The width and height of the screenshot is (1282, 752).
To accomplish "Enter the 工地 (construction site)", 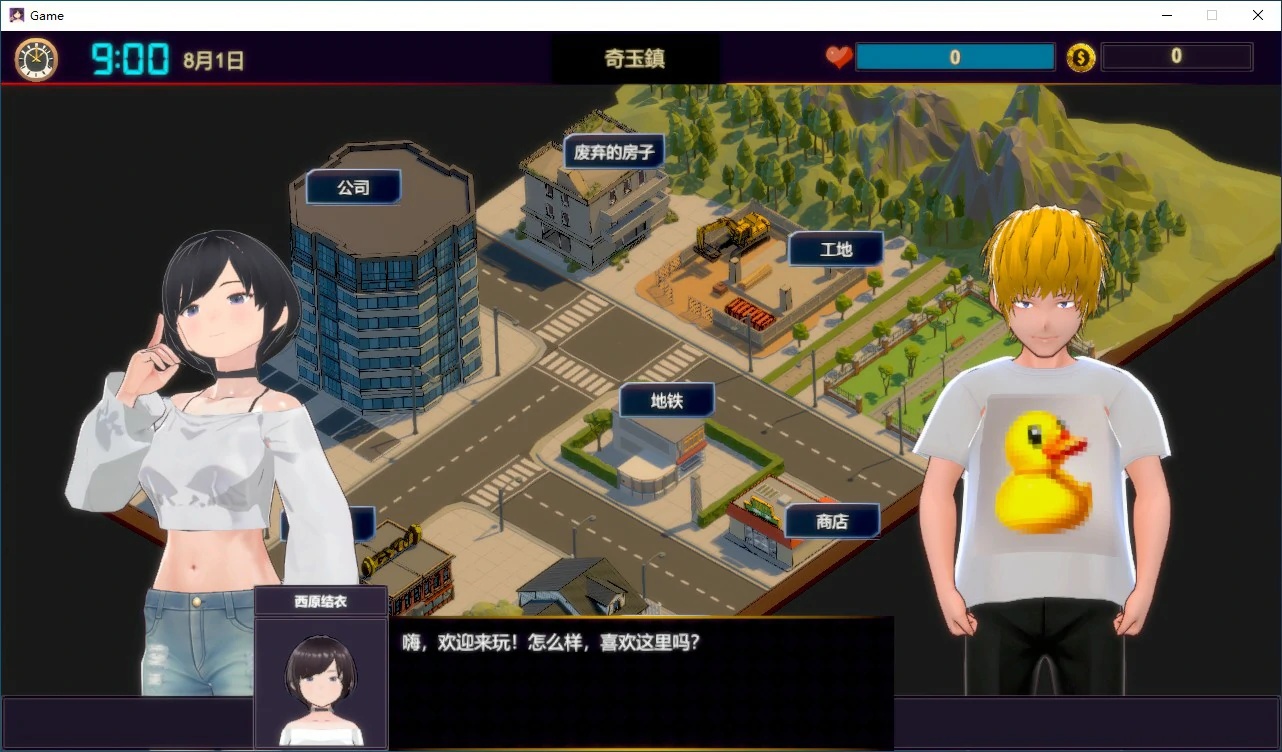I will coord(836,249).
